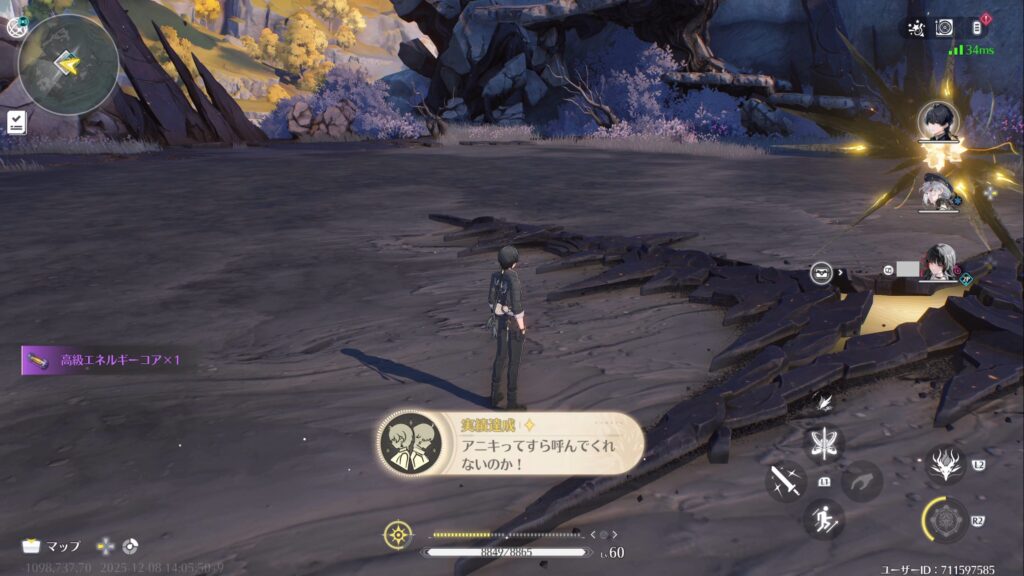
Task: Tap the running figure dodge button
Action: click(x=824, y=518)
